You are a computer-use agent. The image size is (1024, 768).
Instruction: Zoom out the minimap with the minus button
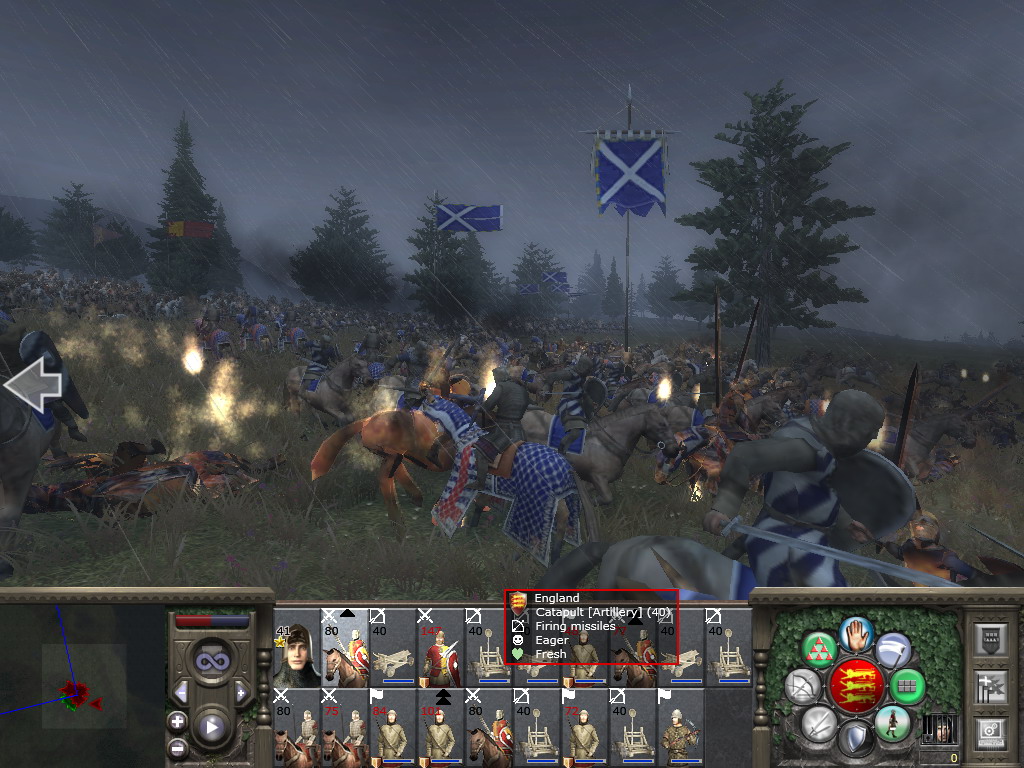(x=178, y=746)
